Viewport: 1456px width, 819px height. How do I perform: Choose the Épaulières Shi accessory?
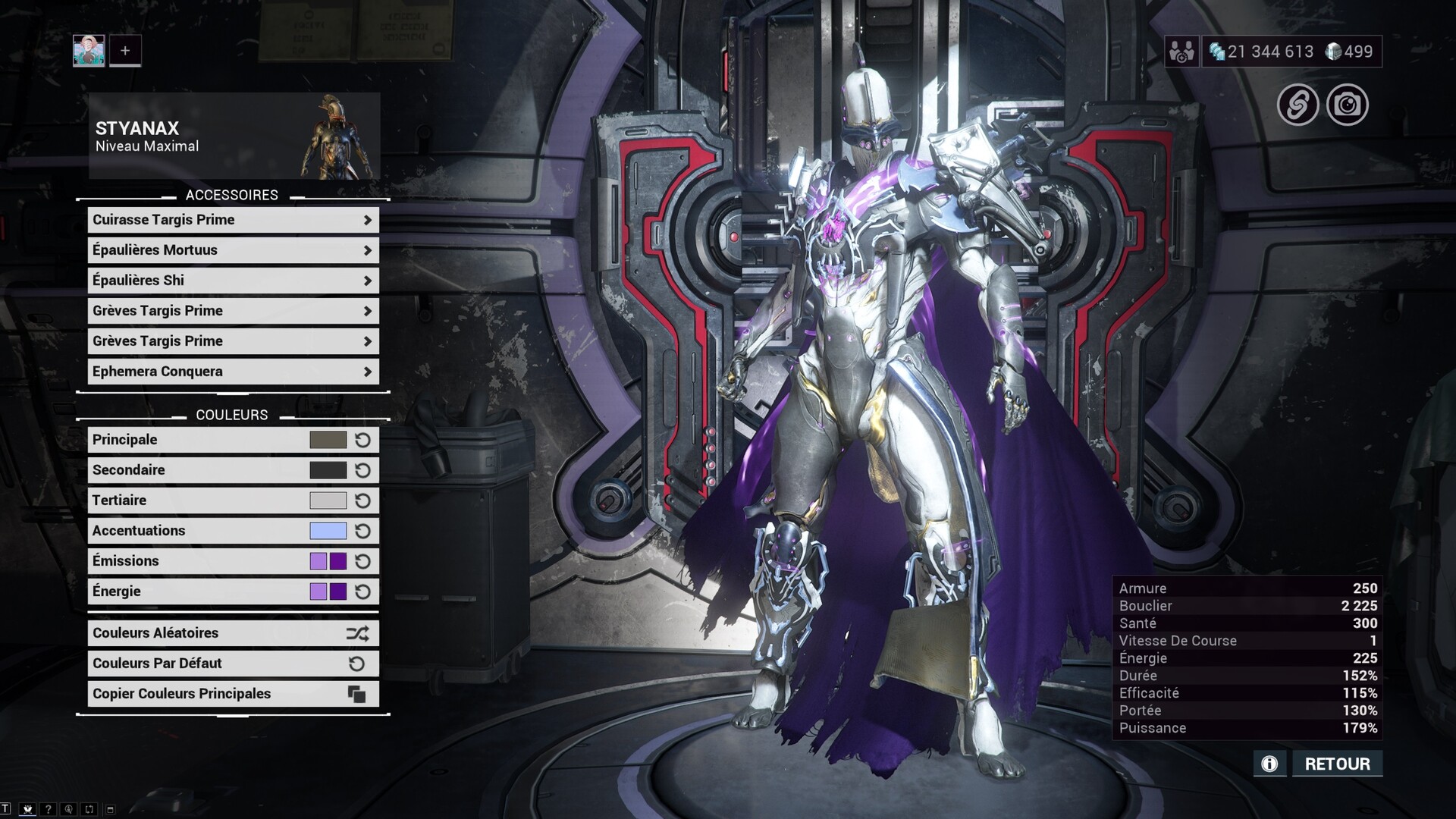[x=233, y=281]
